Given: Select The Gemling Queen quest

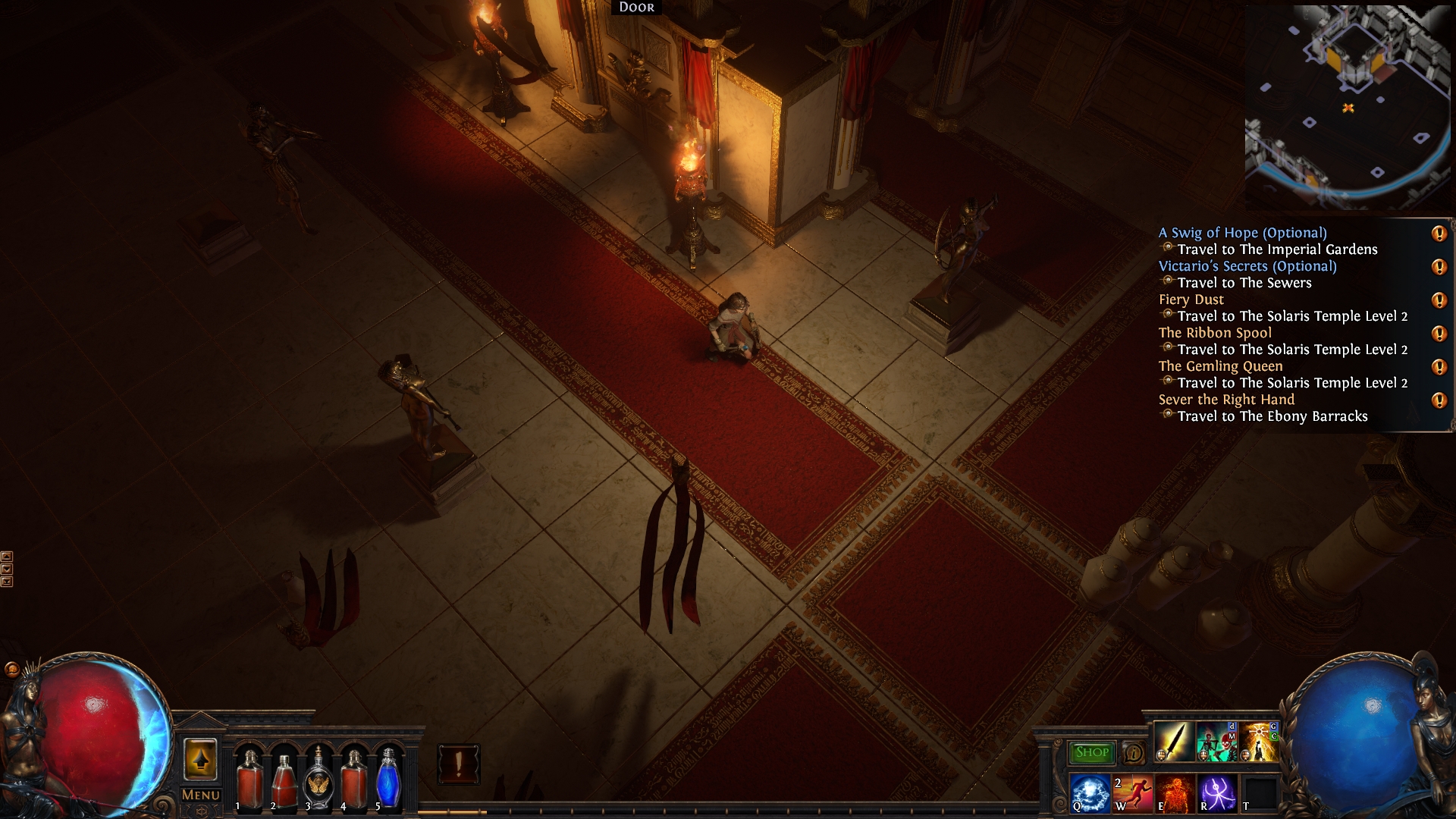Looking at the screenshot, I should click(1220, 366).
